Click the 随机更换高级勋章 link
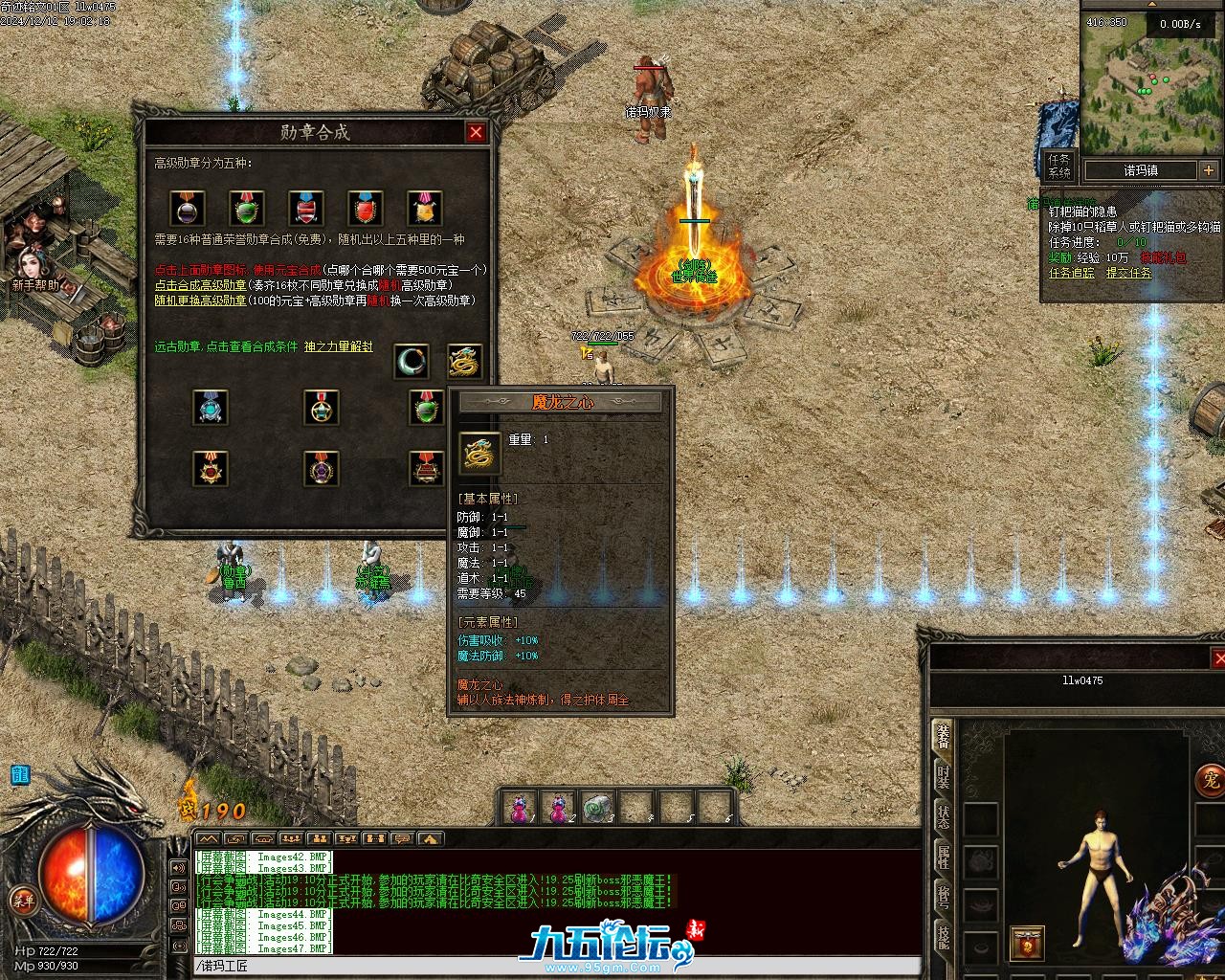This screenshot has width=1225, height=980. 200,301
